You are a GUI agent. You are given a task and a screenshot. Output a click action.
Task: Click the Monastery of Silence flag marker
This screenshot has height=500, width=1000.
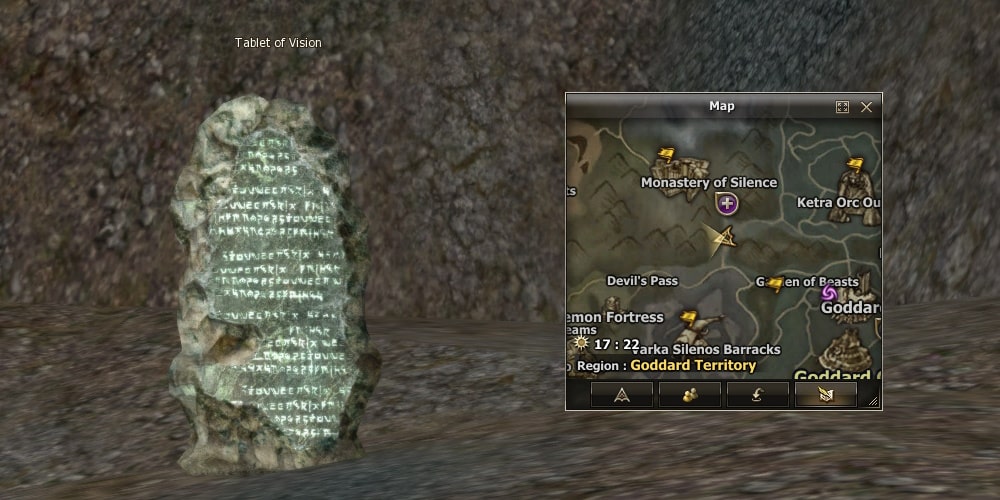(x=666, y=156)
